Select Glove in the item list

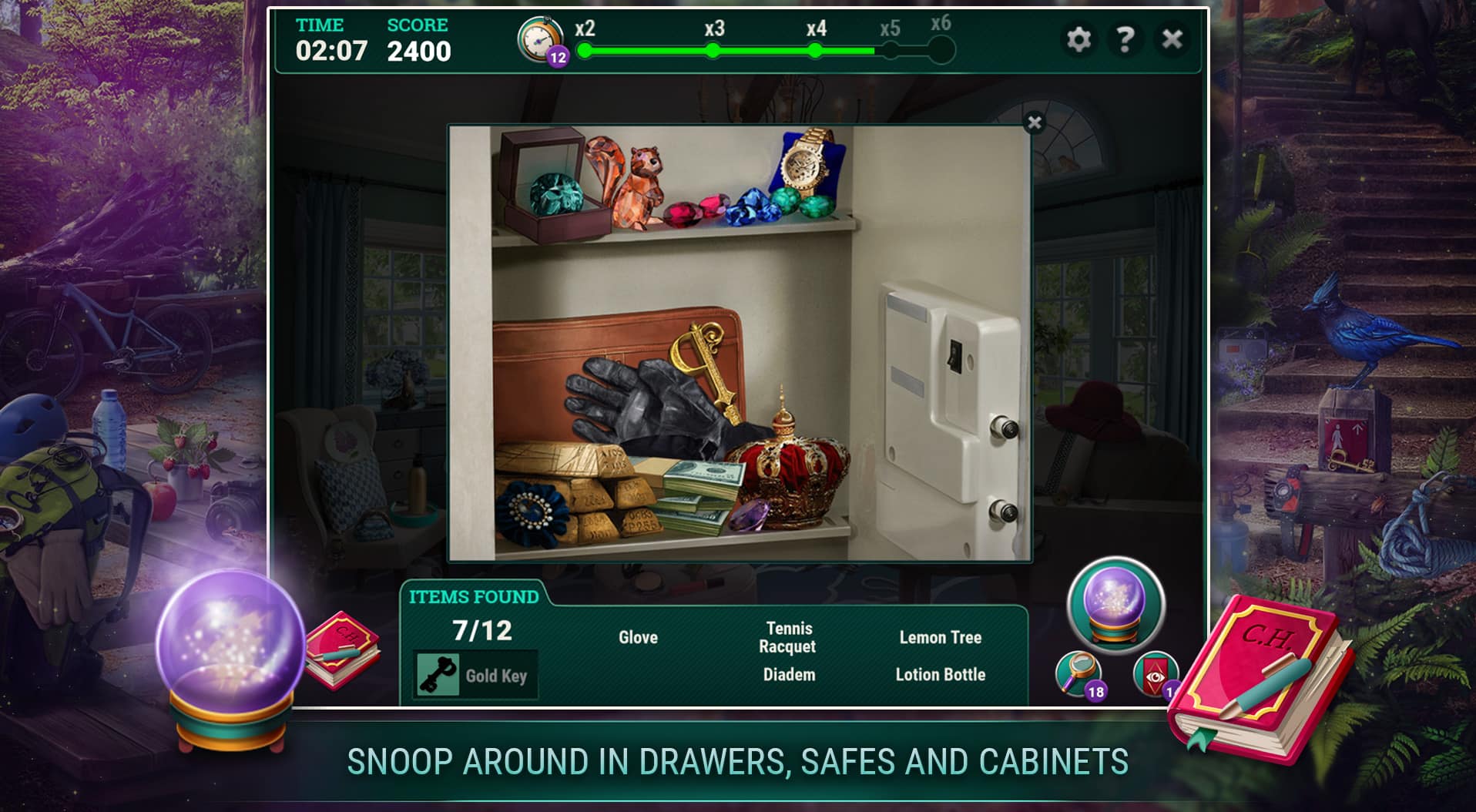click(x=639, y=638)
